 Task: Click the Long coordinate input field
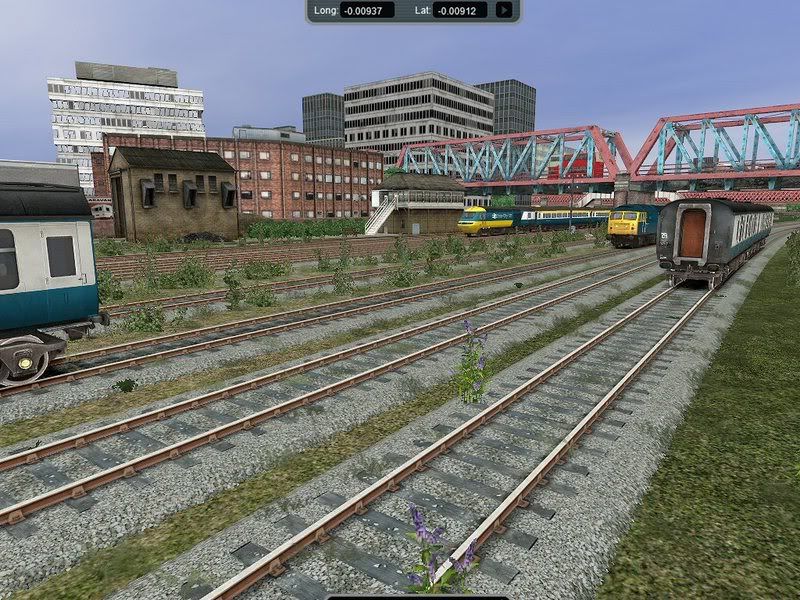click(x=367, y=10)
